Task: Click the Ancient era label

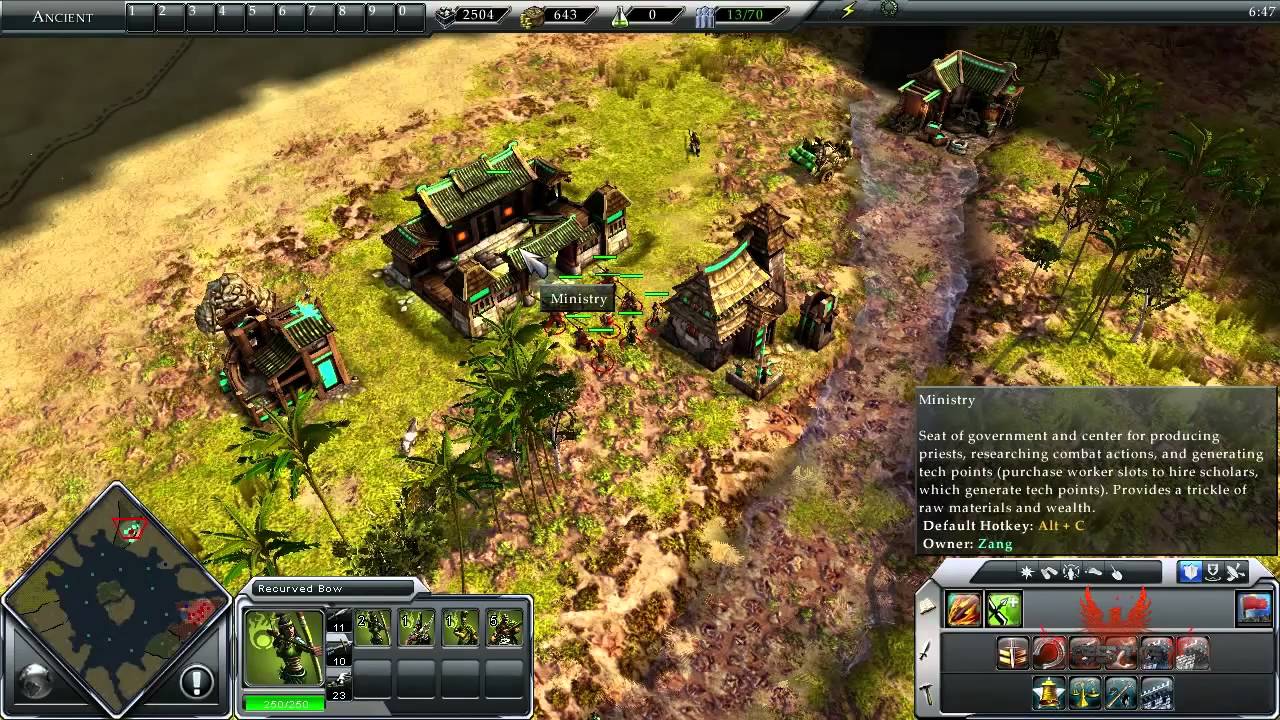Action: [62, 16]
